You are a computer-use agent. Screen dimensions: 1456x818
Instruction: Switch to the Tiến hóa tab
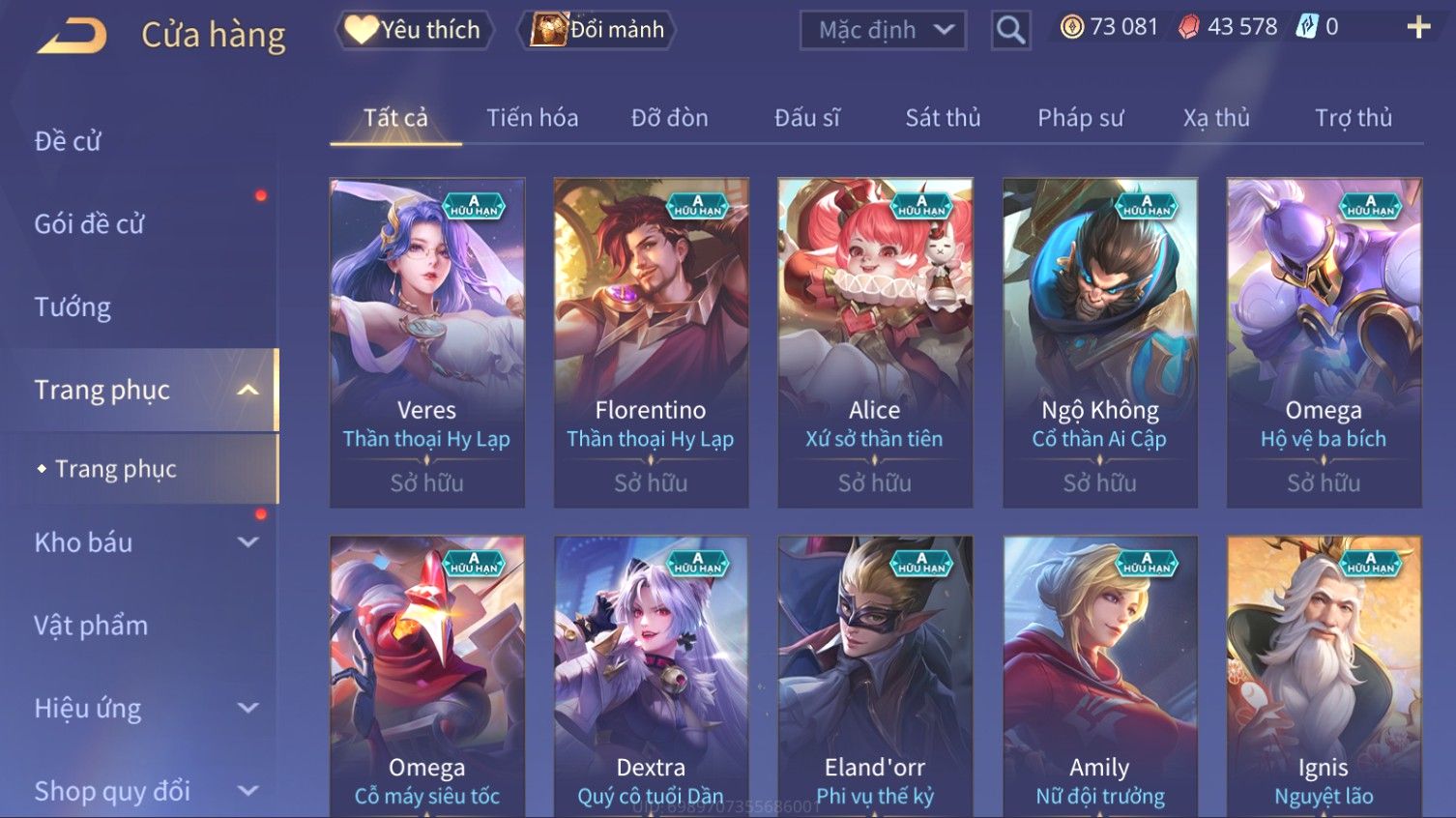click(532, 118)
